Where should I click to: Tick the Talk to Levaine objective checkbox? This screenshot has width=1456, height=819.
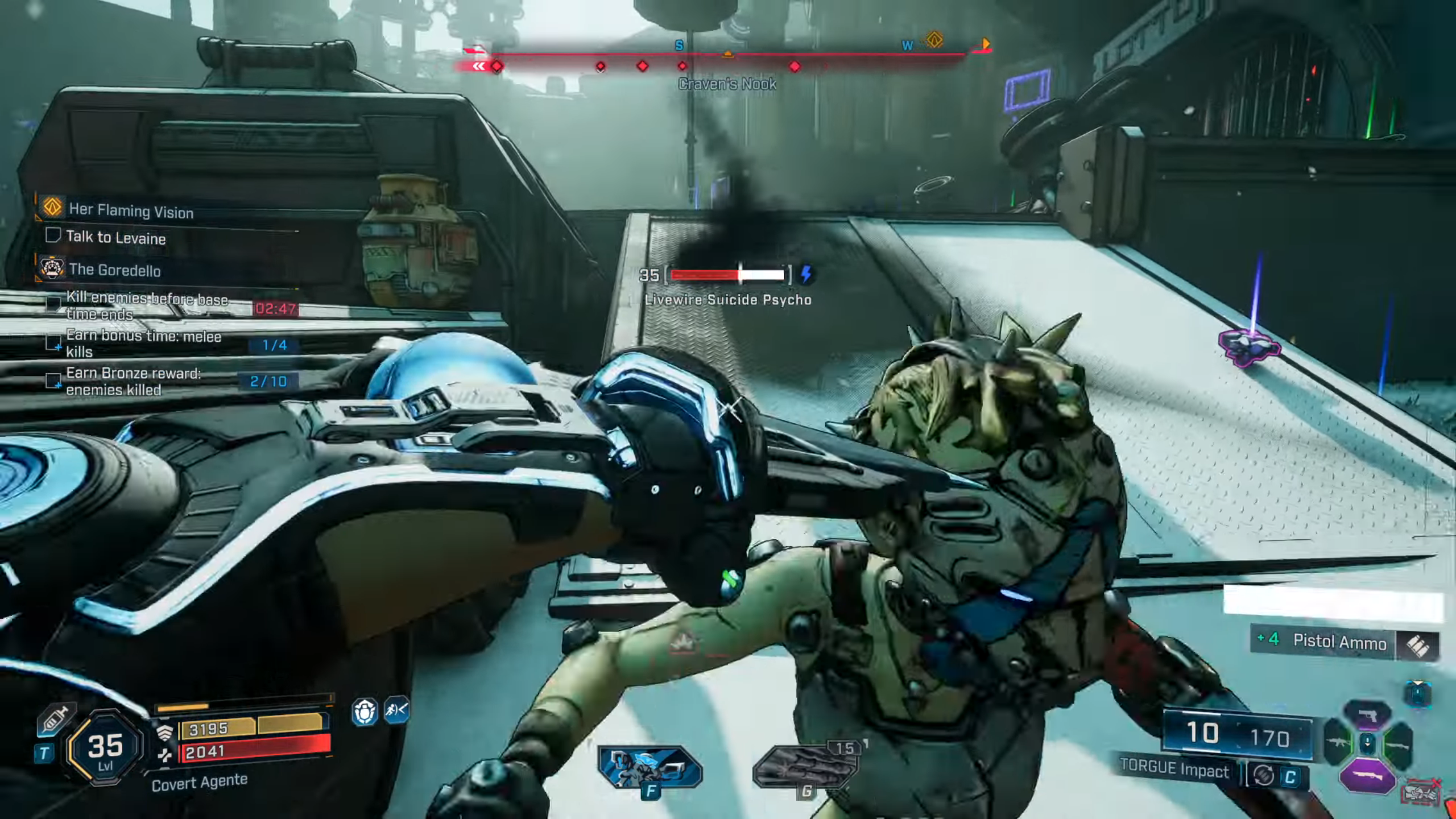click(53, 235)
